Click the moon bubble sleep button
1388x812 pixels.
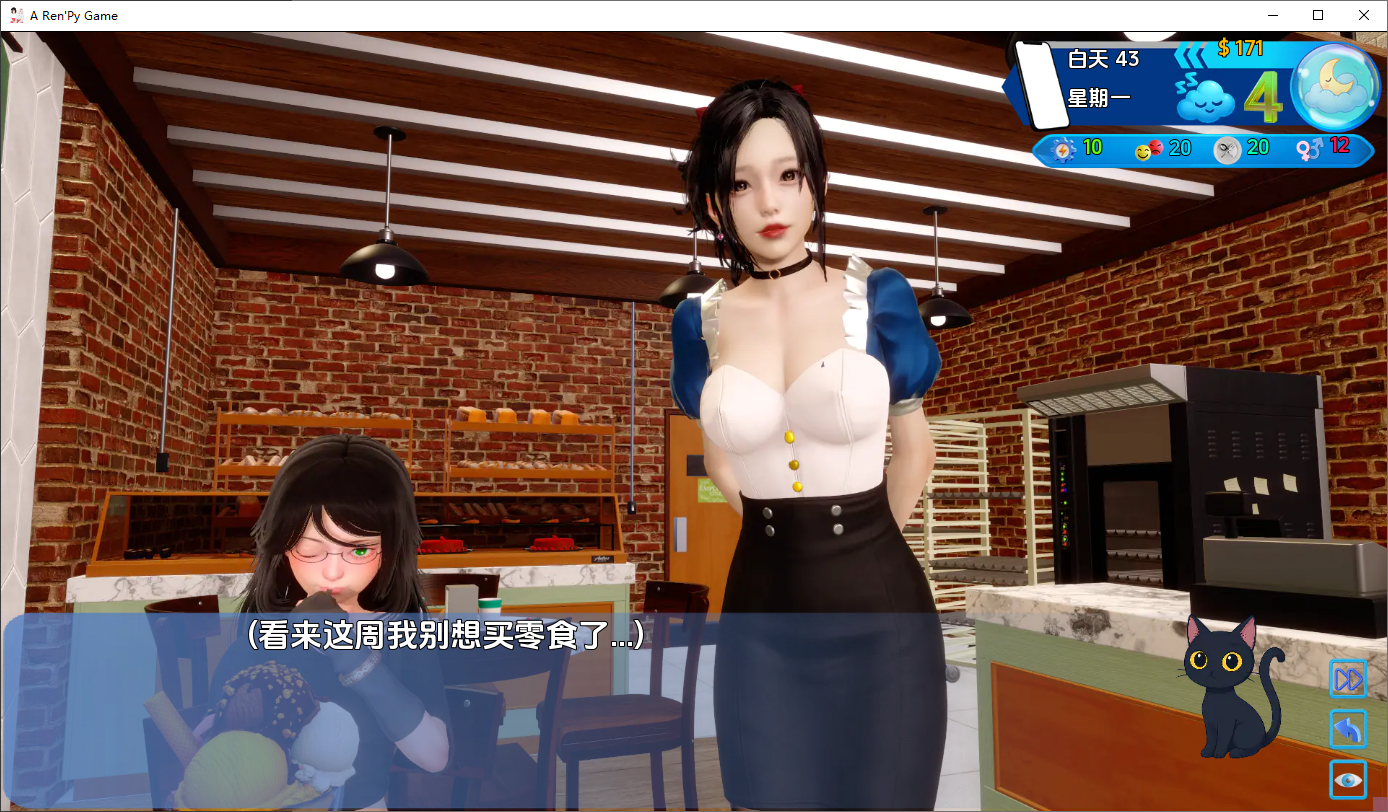pyautogui.click(x=1335, y=88)
